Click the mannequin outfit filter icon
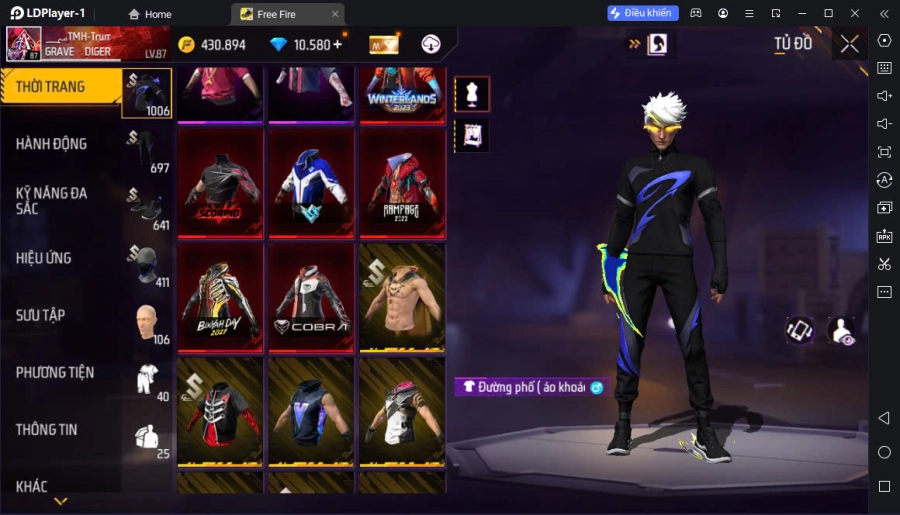This screenshot has height=515, width=900. (472, 94)
